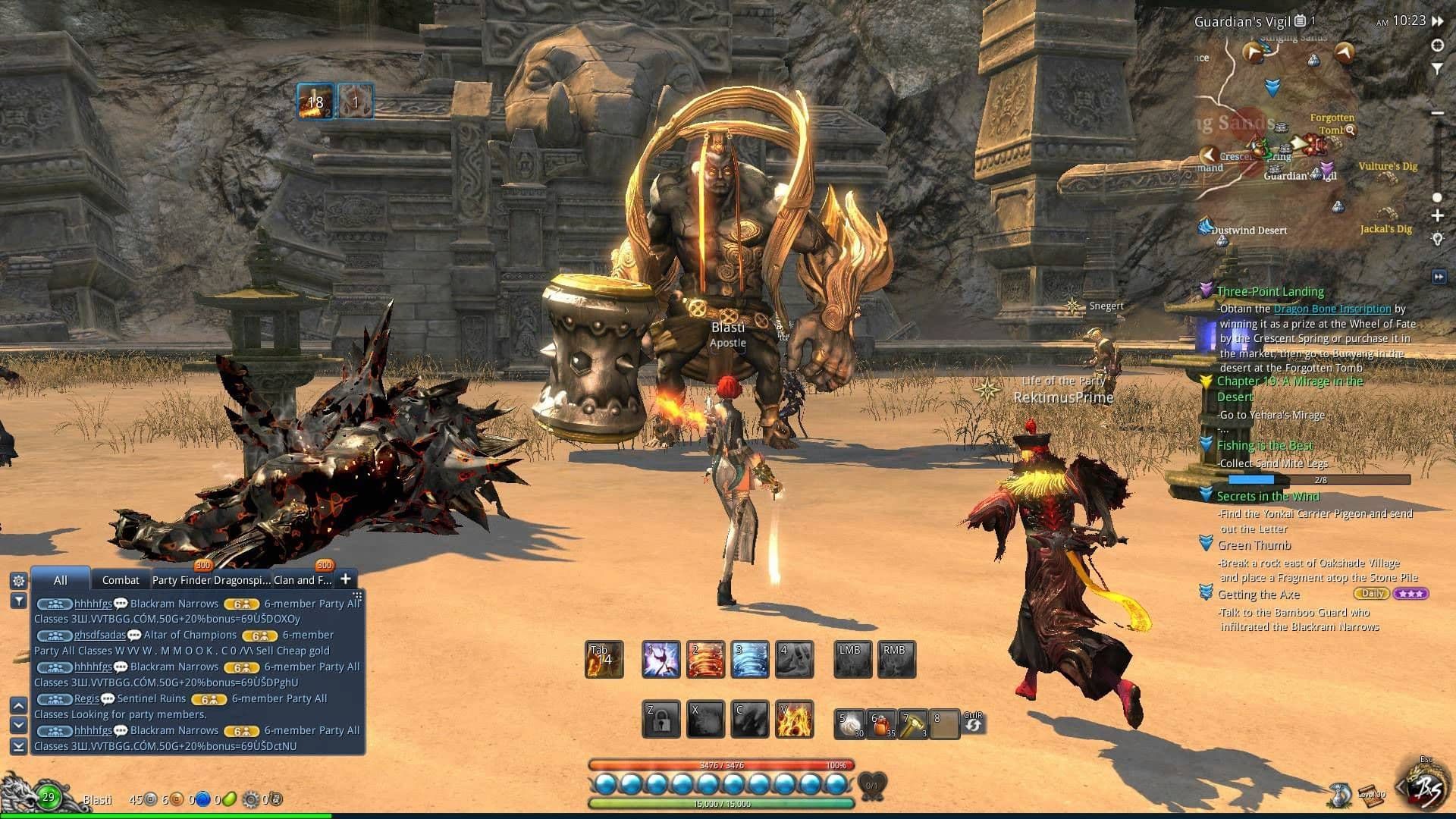Toggle the lightbulb option below the minimap zoom
The image size is (1456, 819).
click(x=1437, y=238)
